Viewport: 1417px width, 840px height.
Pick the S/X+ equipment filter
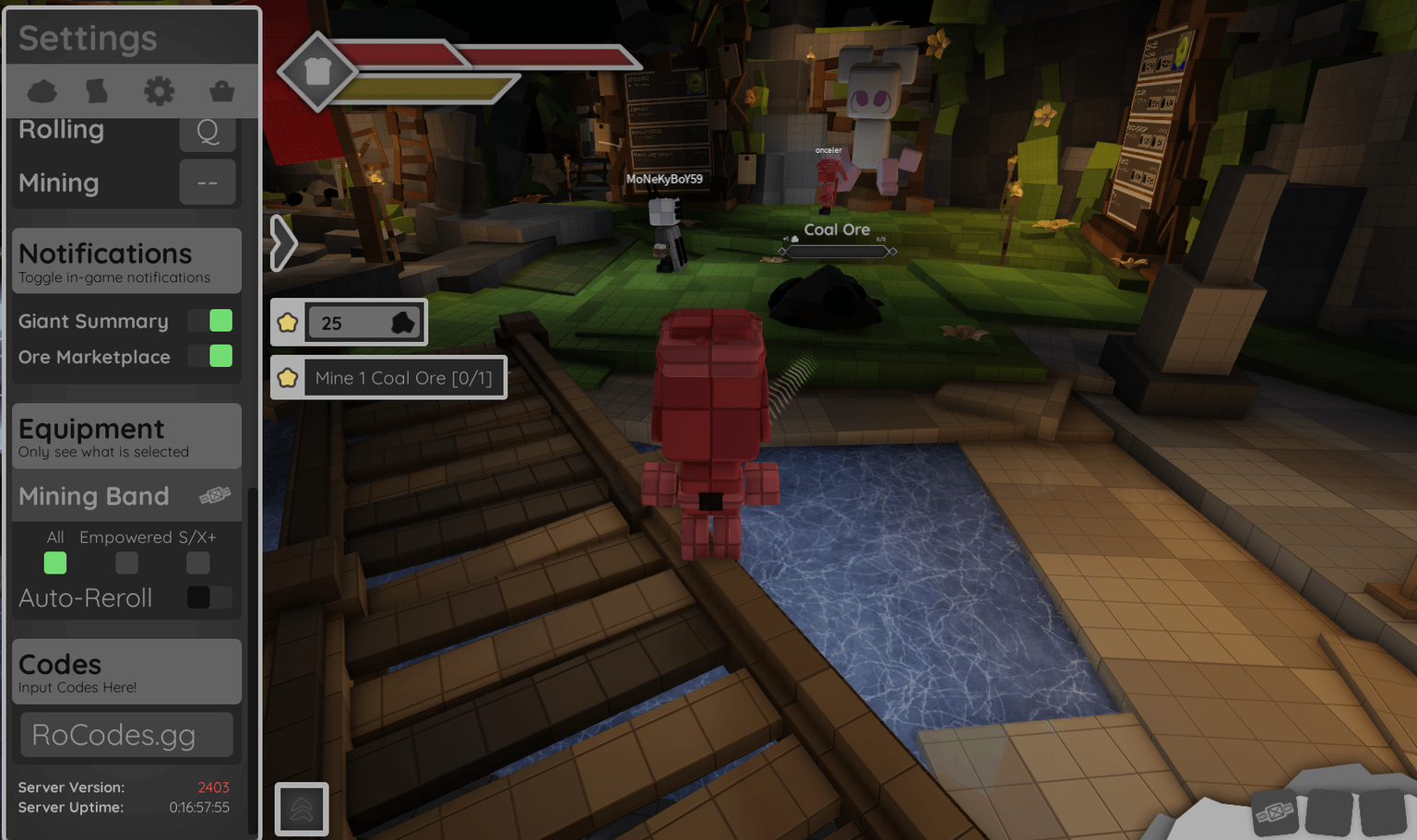click(197, 562)
